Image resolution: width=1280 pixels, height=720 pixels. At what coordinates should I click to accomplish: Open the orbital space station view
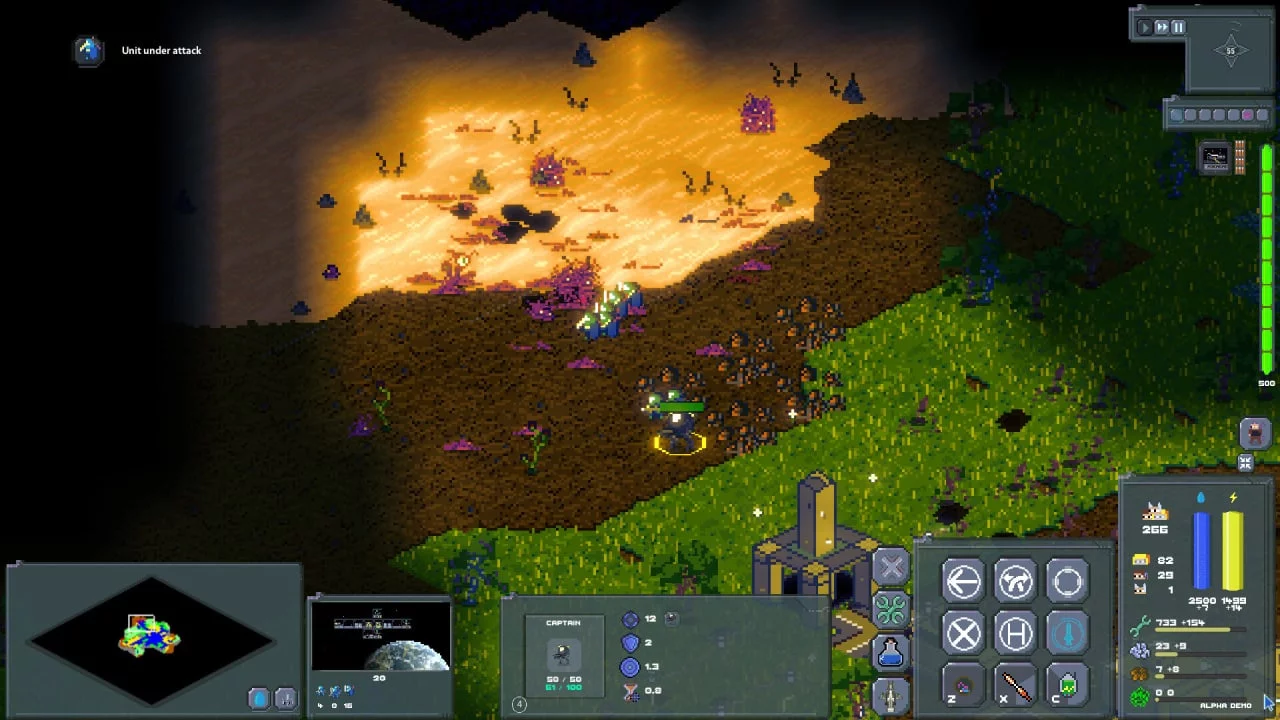(x=379, y=636)
